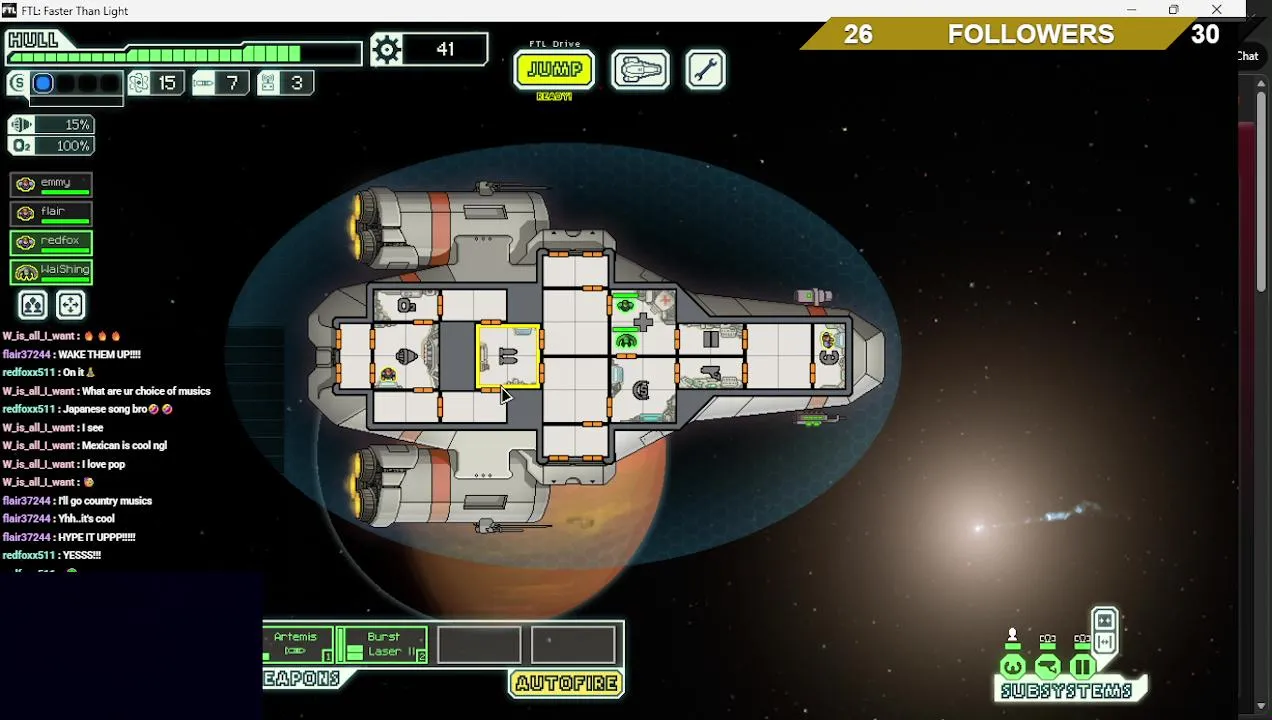Select the highlighted weapons room on the ship

click(508, 356)
